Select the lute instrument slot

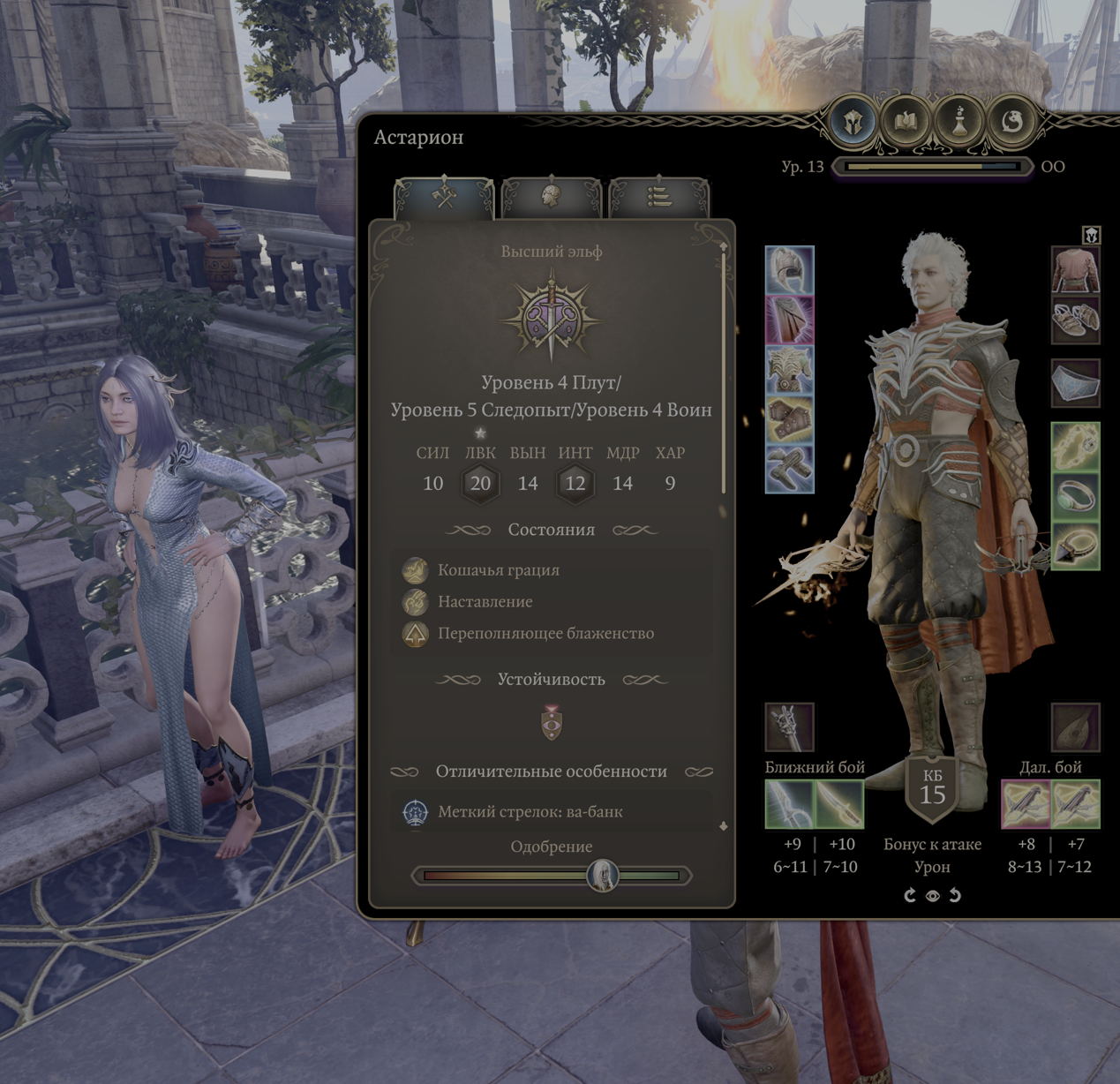1075,727
